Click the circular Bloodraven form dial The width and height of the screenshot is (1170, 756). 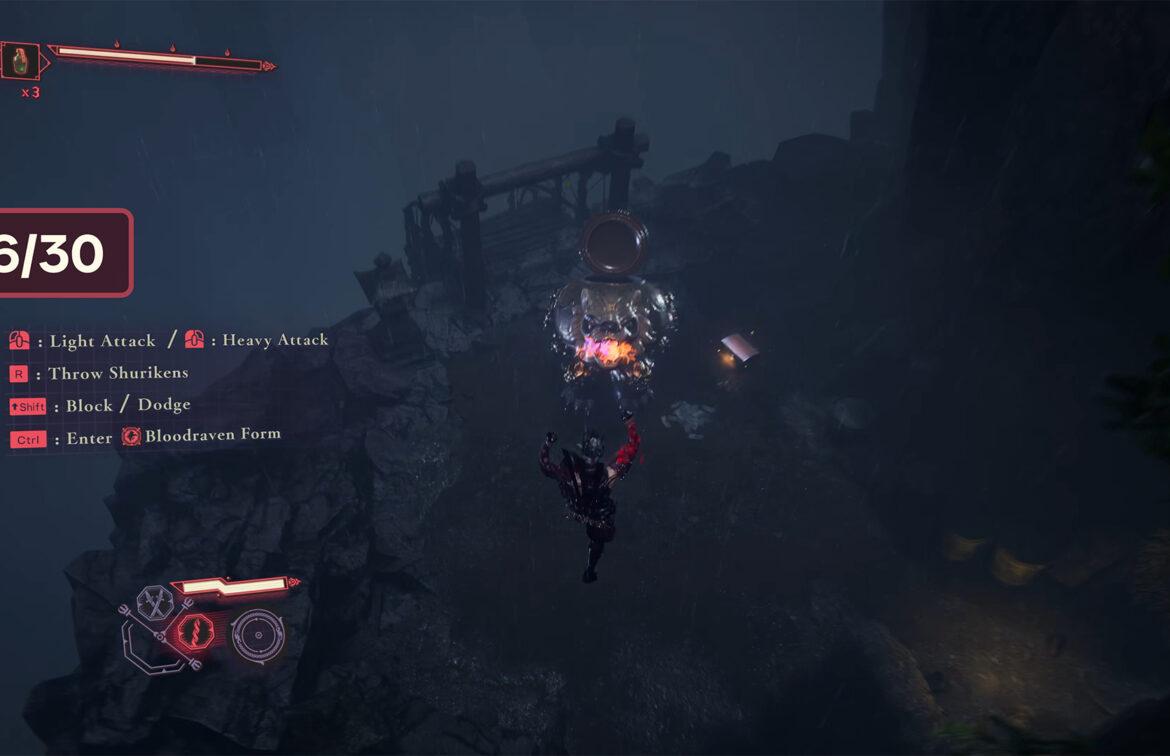(x=257, y=634)
